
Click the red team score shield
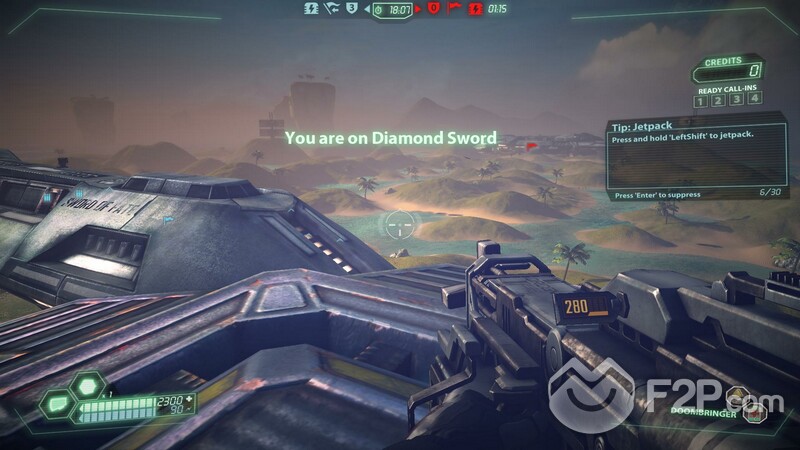click(434, 8)
